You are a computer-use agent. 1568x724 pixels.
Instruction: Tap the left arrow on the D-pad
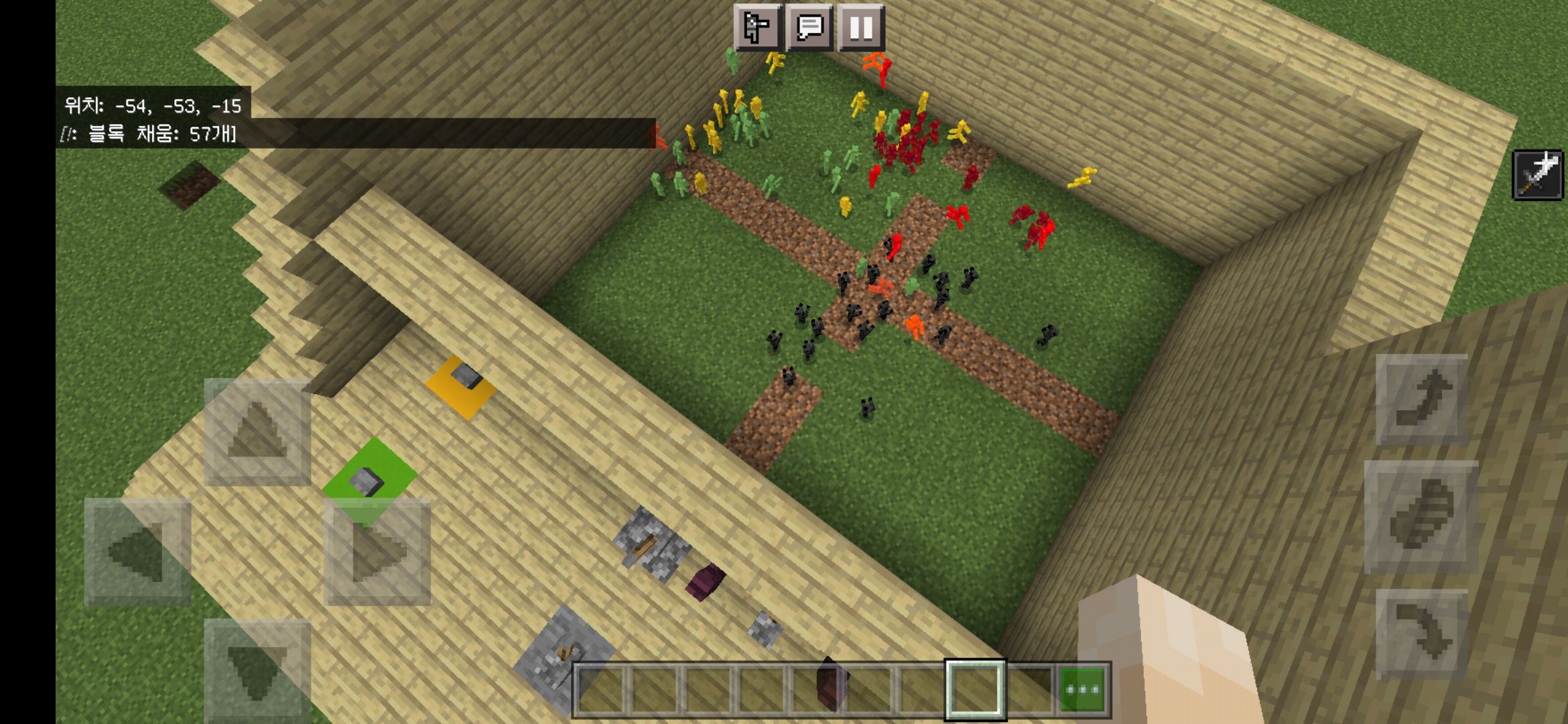(x=137, y=552)
